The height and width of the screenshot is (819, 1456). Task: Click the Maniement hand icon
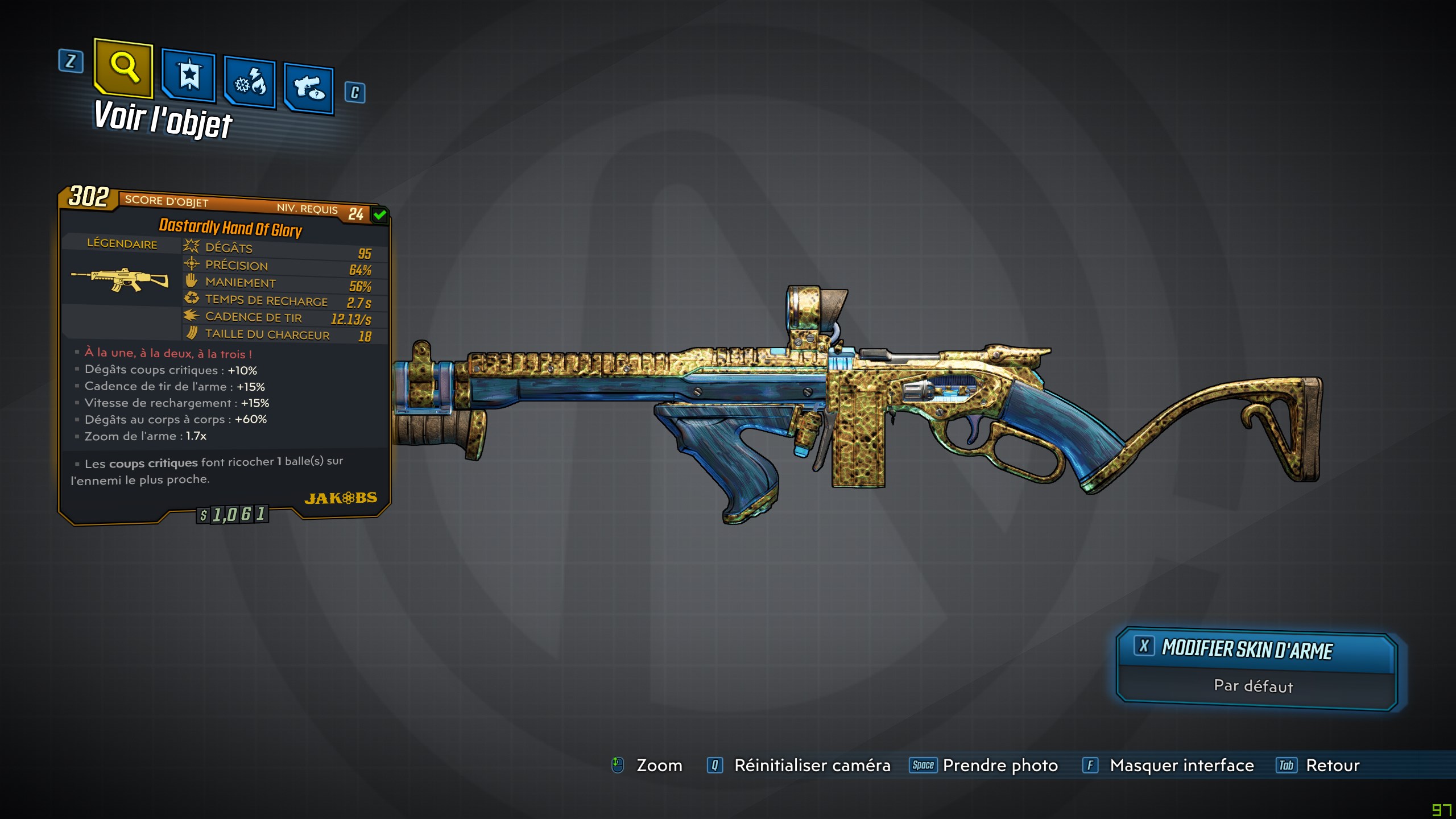pyautogui.click(x=191, y=280)
